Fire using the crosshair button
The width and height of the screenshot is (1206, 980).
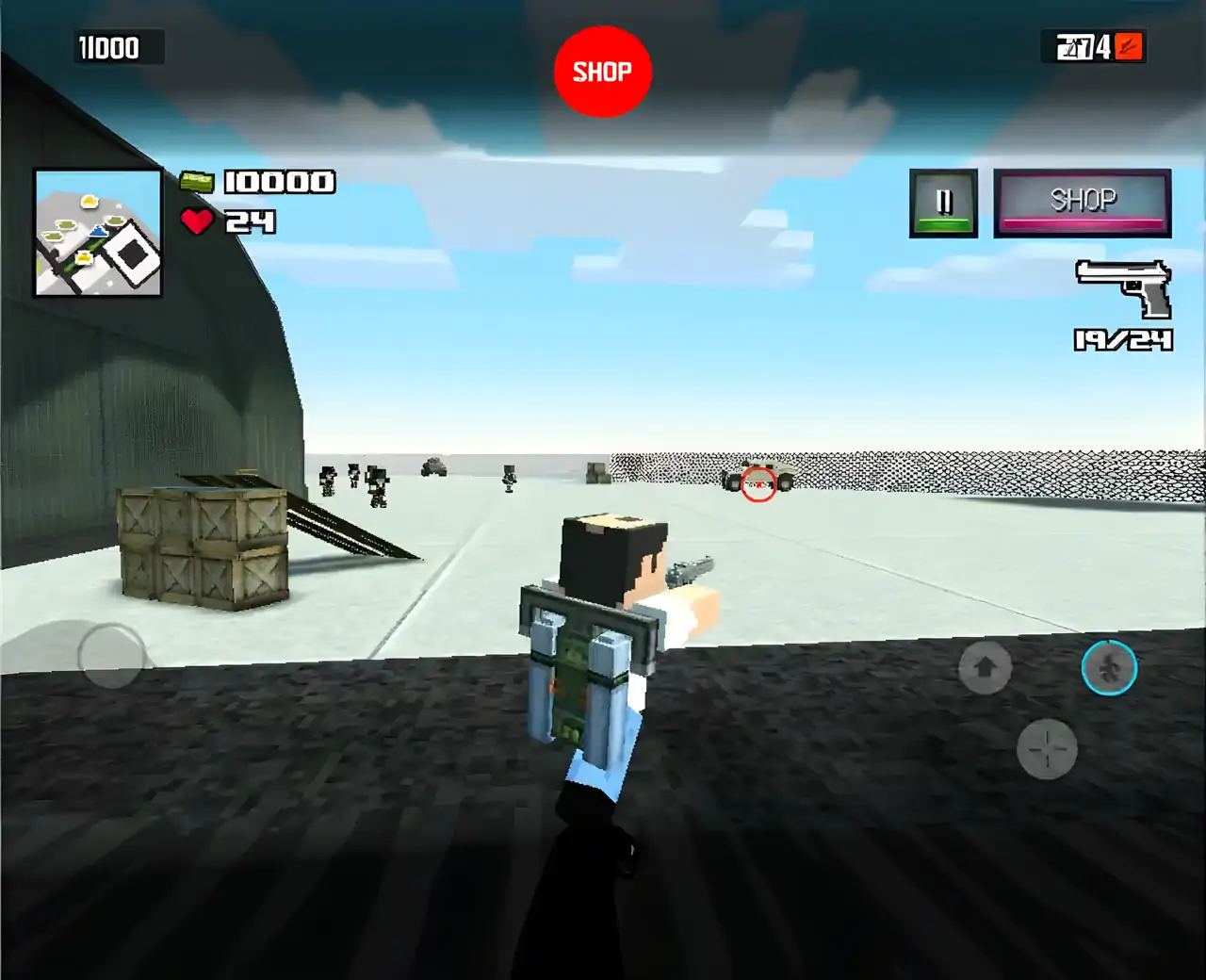(1047, 749)
